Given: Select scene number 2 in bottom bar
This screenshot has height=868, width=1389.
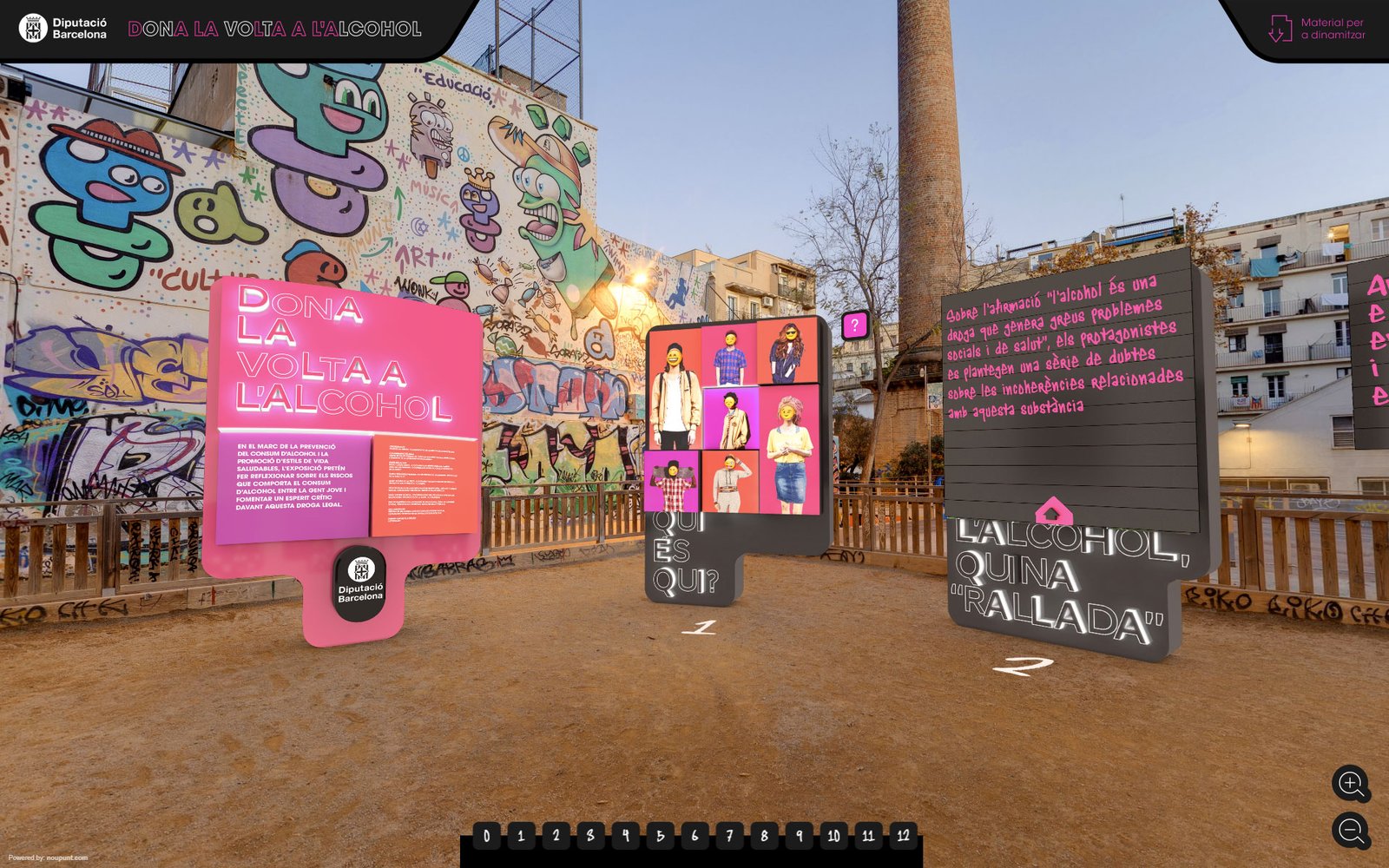Looking at the screenshot, I should tap(556, 836).
